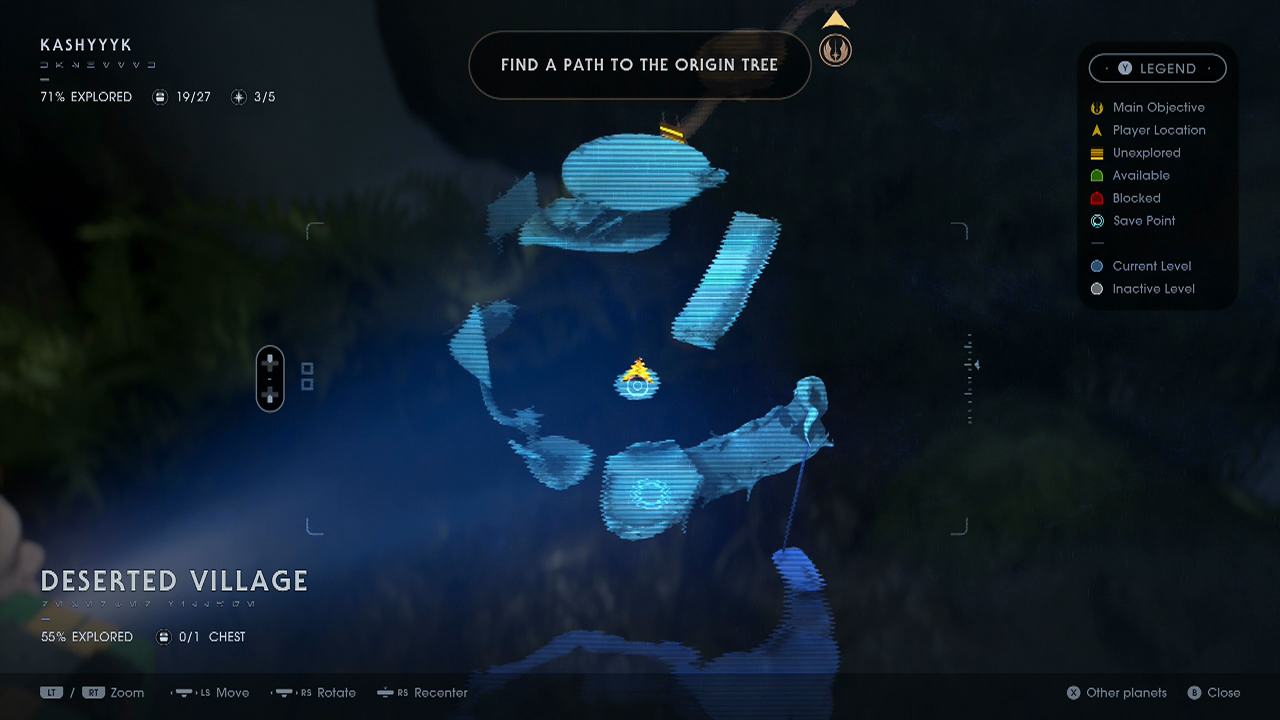This screenshot has width=1280, height=720.
Task: Open Other Planets from the bottom bar
Action: 1116,692
